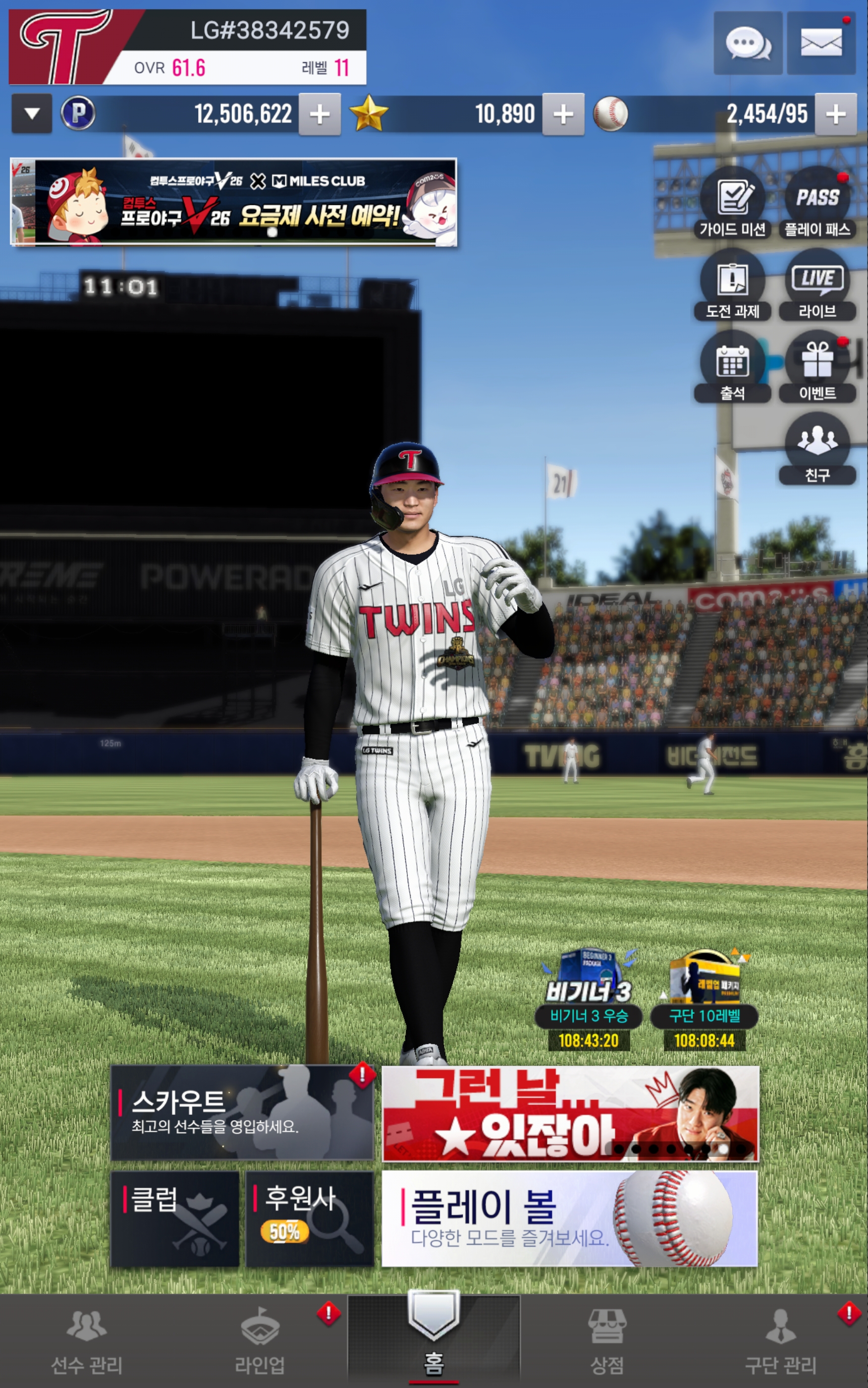Open 가이드 미션 guide missions
The width and height of the screenshot is (868, 1388).
click(733, 203)
